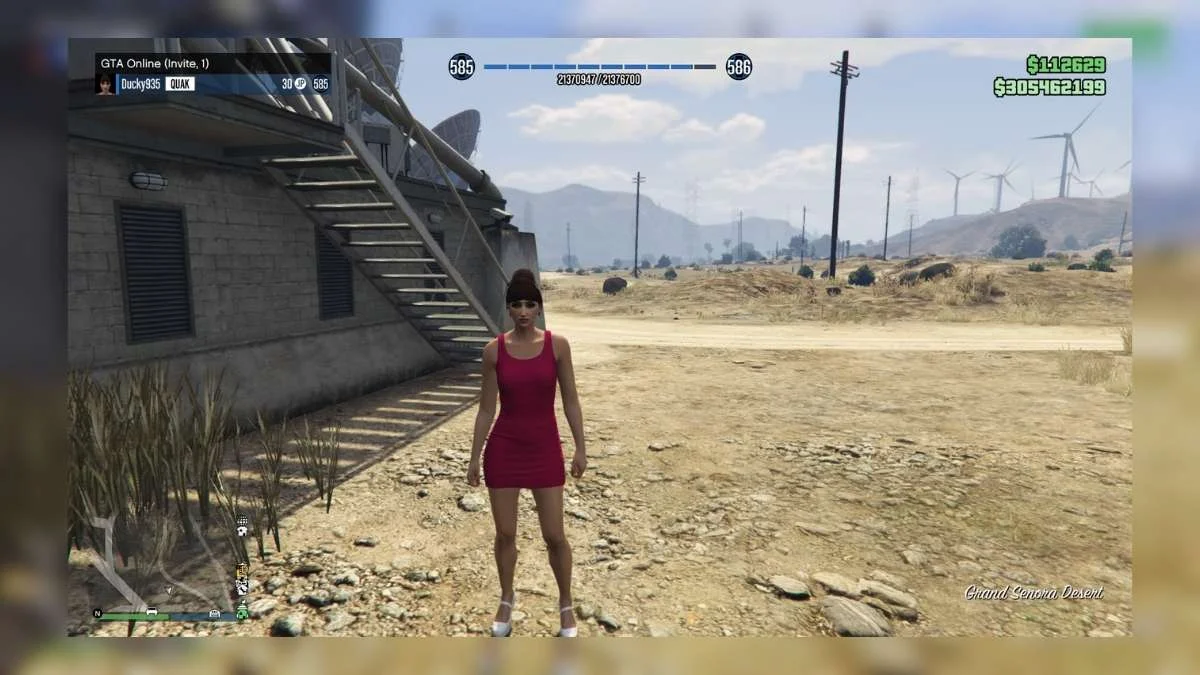Open the radar minimap
Image resolution: width=1200 pixels, height=675 pixels.
point(160,565)
